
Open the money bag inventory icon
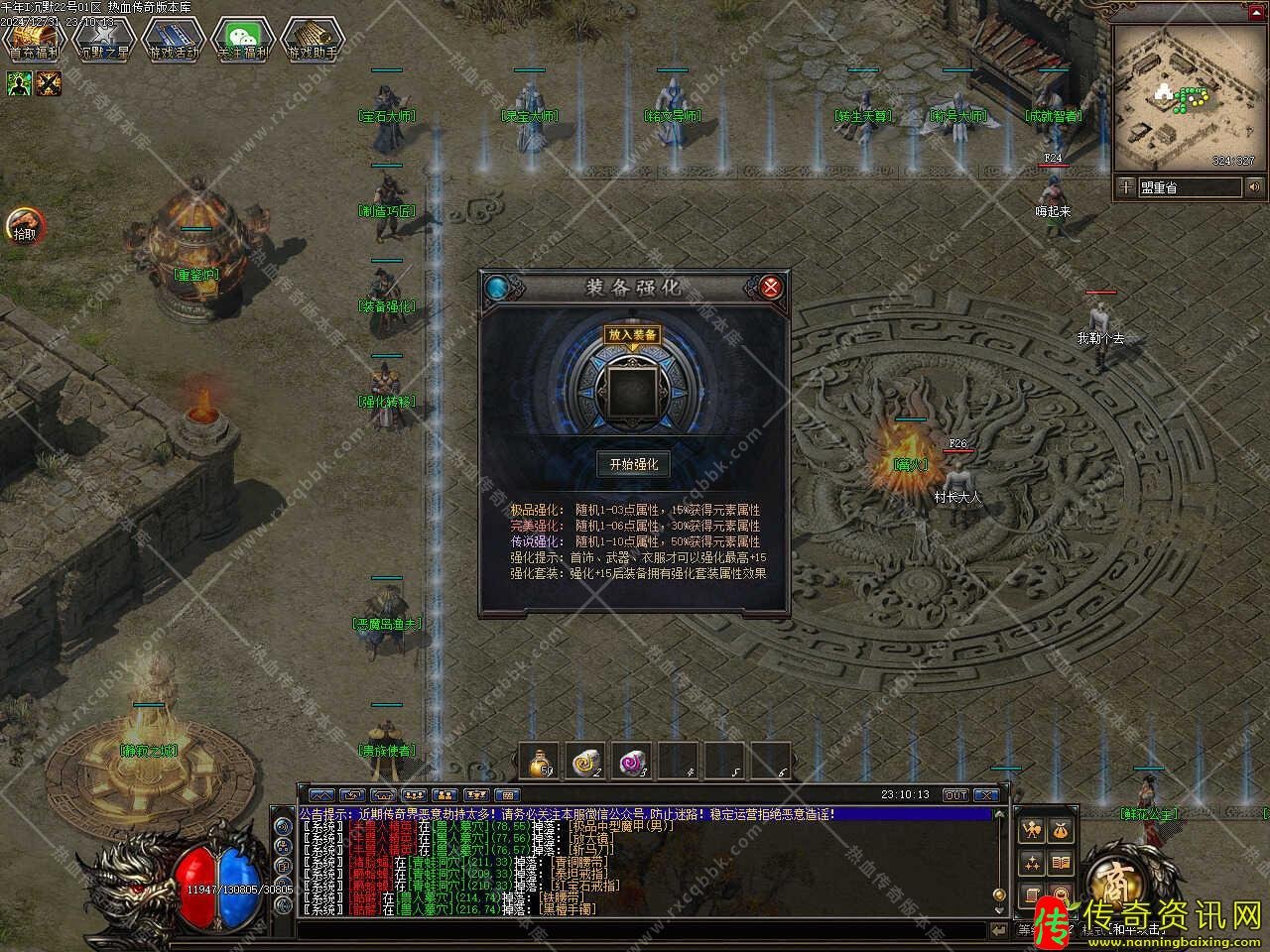[1061, 830]
